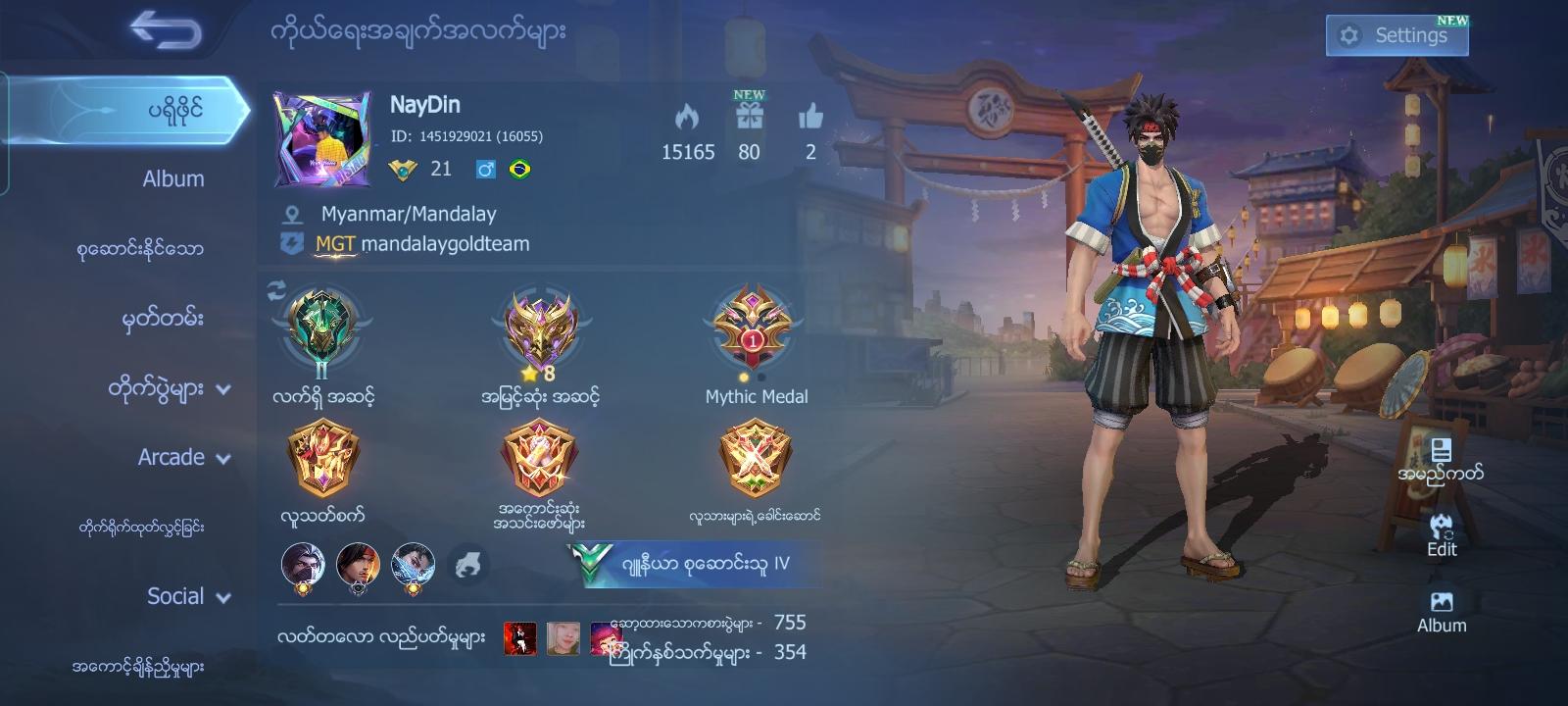Tap the popularity flame icon
1568x706 pixels.
pyautogui.click(x=689, y=118)
